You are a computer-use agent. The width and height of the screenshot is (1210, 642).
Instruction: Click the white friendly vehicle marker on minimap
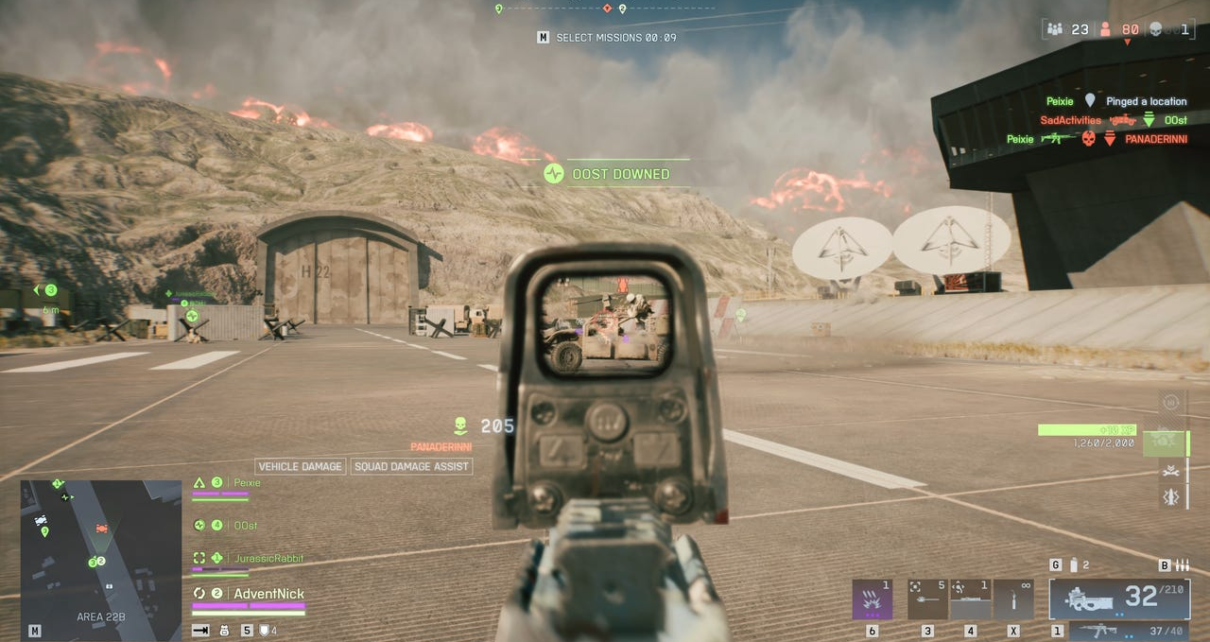[41, 520]
